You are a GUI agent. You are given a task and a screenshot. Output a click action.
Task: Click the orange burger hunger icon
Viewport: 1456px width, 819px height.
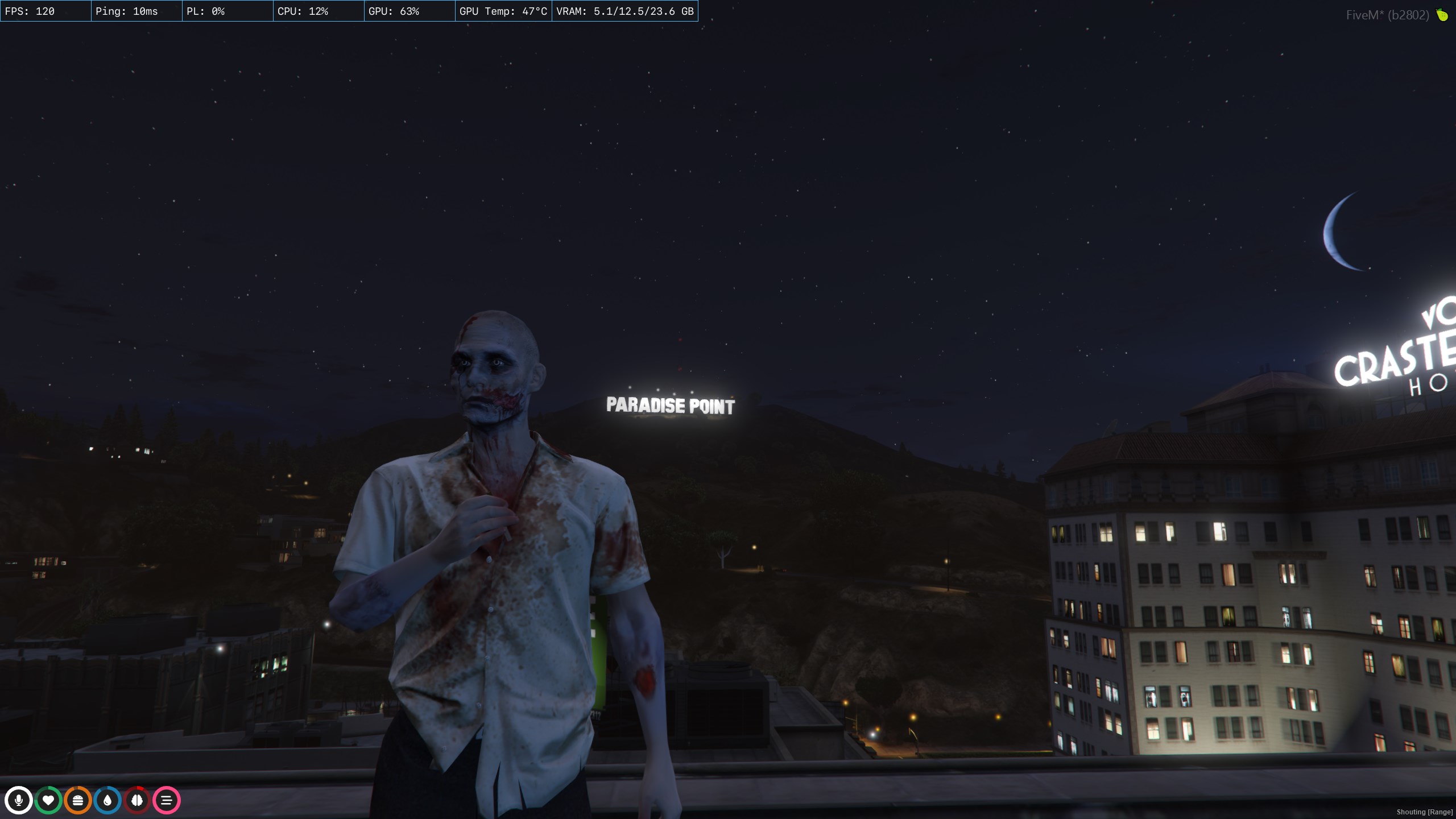(x=78, y=800)
